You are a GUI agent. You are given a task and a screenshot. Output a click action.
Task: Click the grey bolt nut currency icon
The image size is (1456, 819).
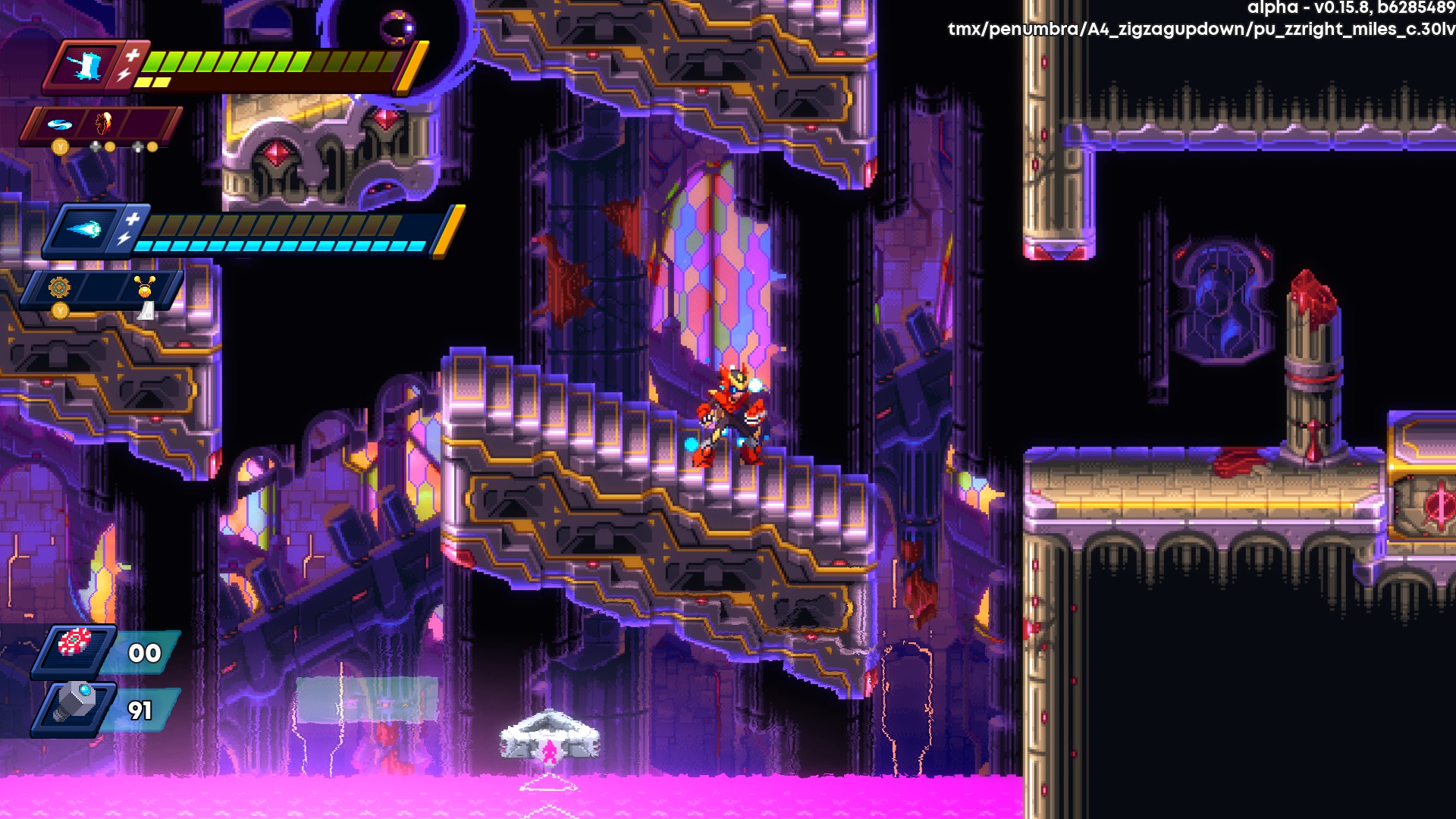pyautogui.click(x=76, y=701)
